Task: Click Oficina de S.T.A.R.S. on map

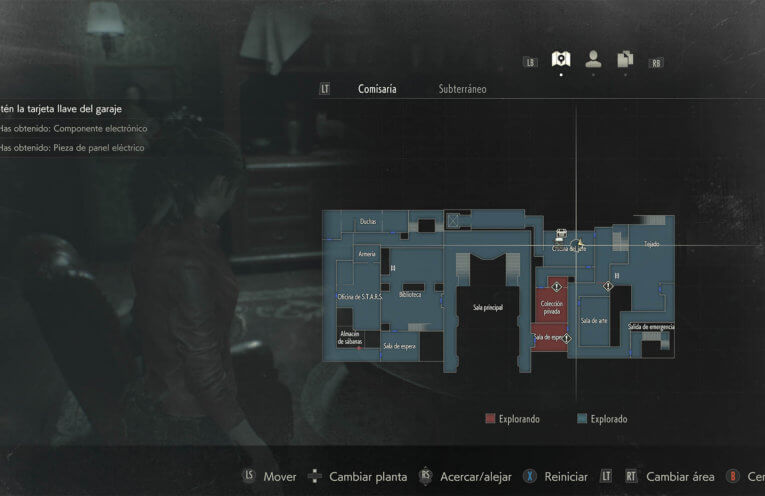Action: coord(359,297)
